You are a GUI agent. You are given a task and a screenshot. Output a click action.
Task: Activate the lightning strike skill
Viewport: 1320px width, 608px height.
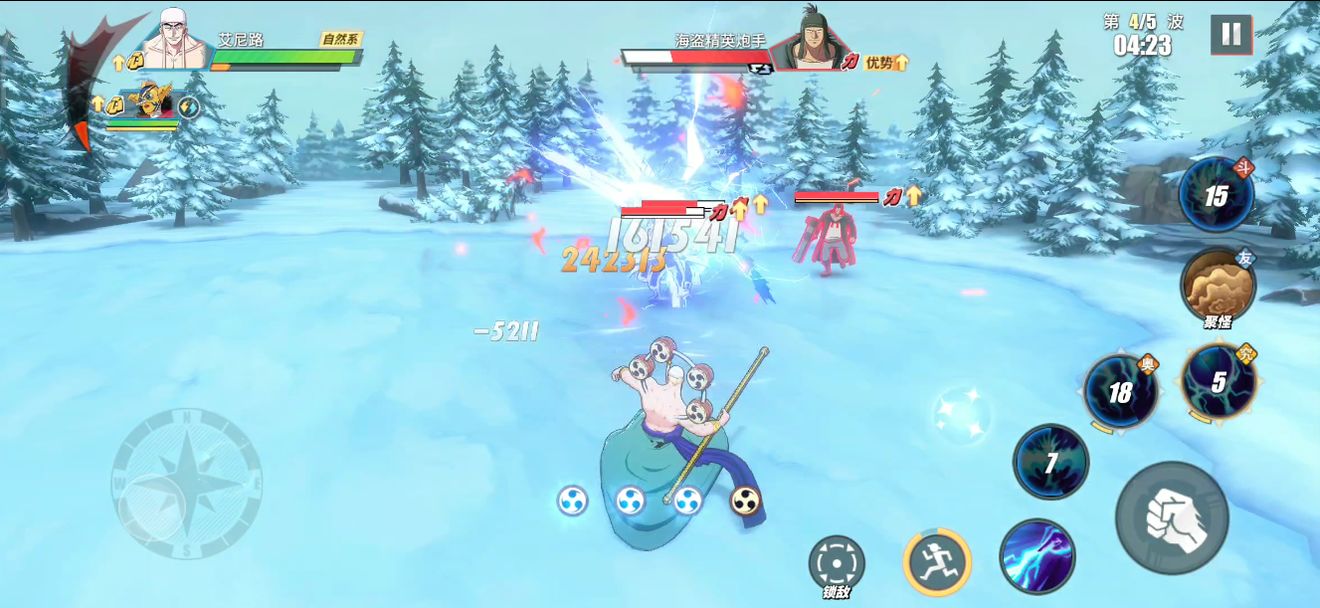coord(1037,557)
